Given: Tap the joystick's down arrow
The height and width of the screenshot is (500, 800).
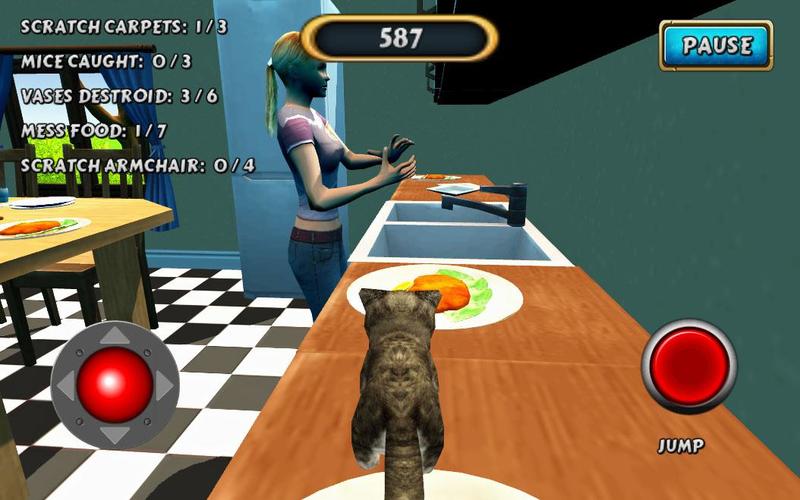Looking at the screenshot, I should [115, 433].
